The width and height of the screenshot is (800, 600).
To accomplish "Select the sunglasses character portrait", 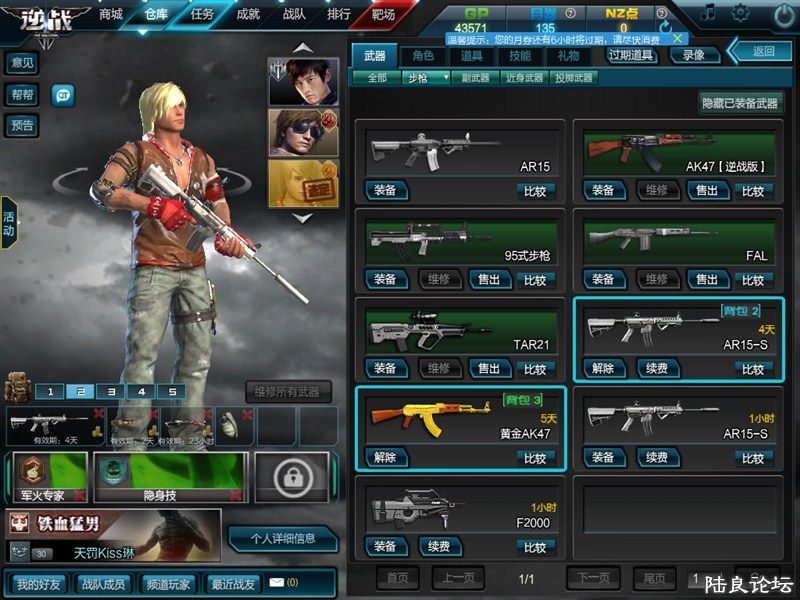I will coord(303,131).
